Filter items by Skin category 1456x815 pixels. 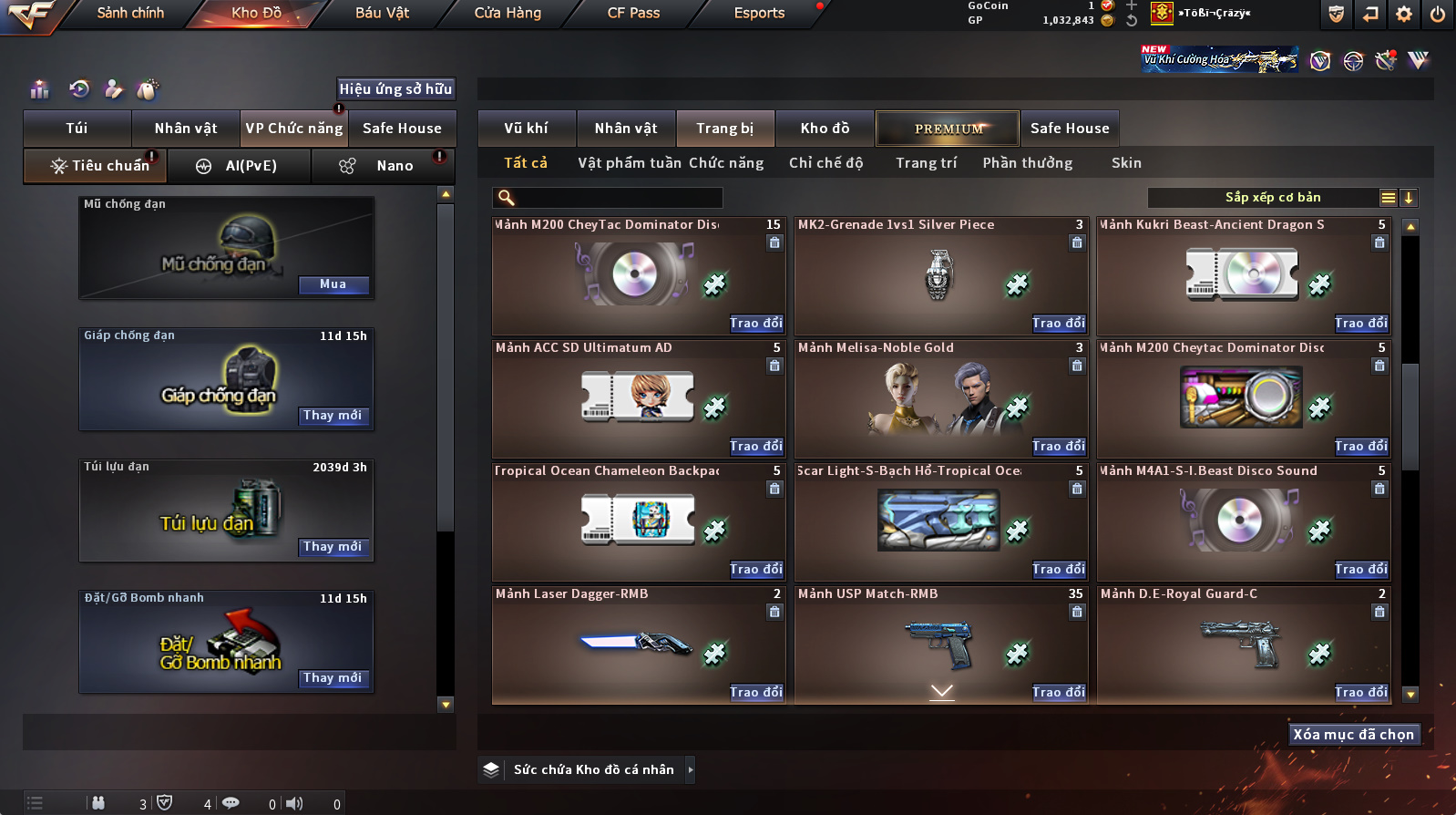tap(1126, 163)
